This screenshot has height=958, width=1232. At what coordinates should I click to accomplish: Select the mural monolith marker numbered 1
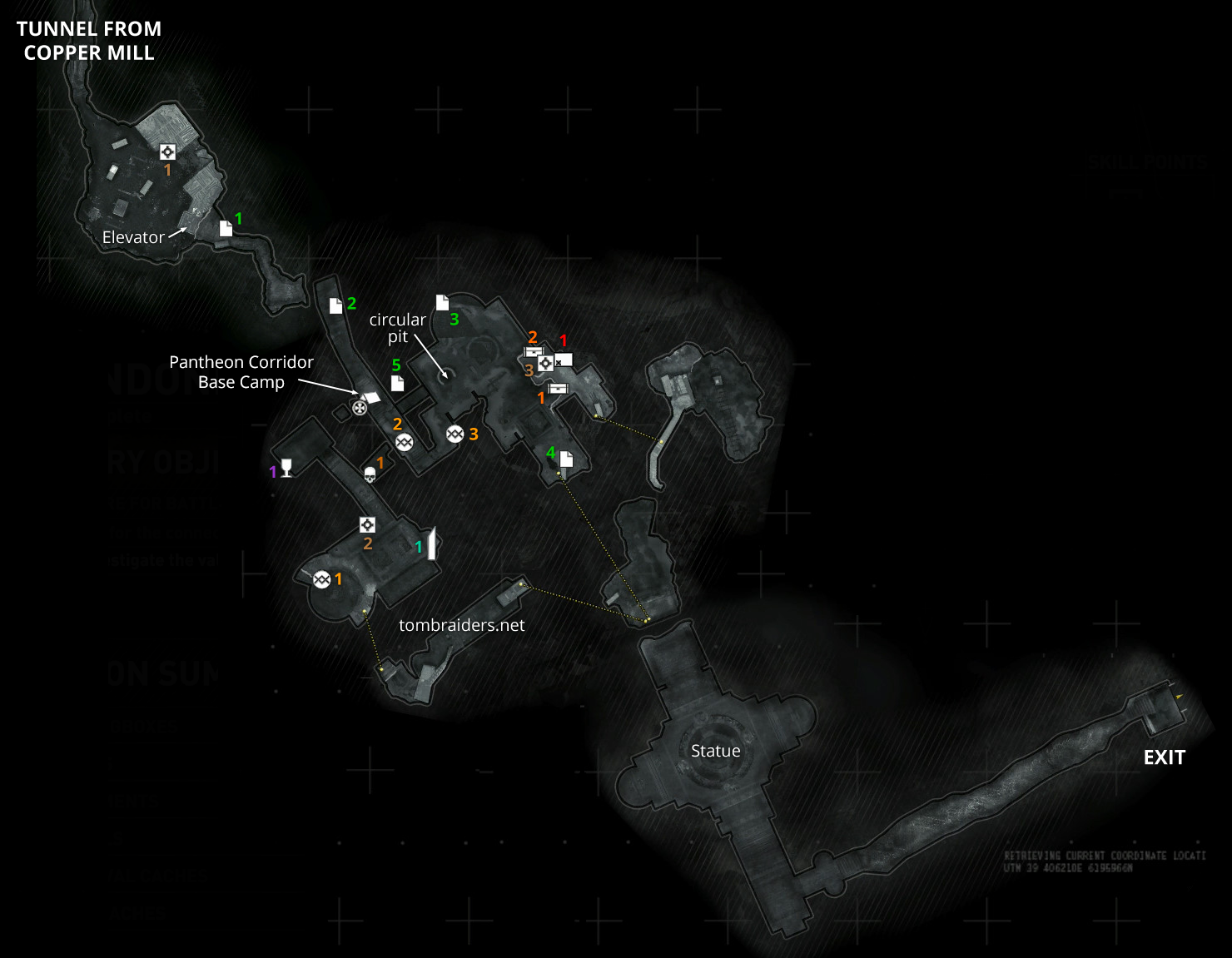[x=431, y=544]
